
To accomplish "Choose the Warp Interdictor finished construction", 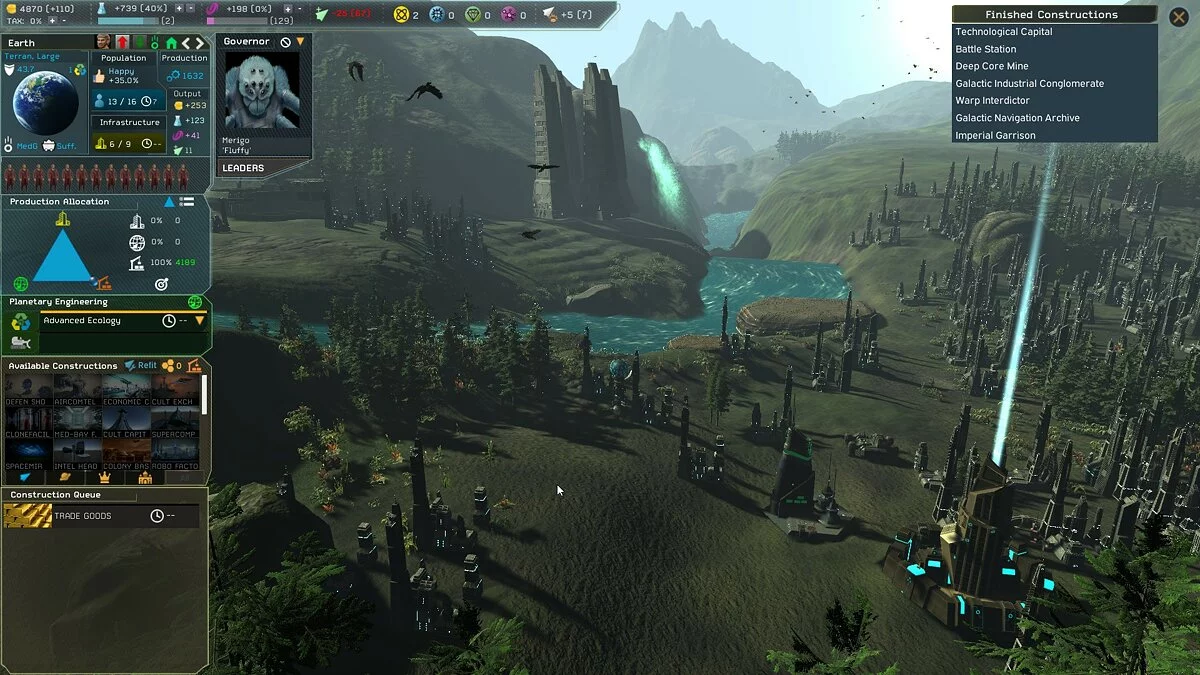I will 992,101.
